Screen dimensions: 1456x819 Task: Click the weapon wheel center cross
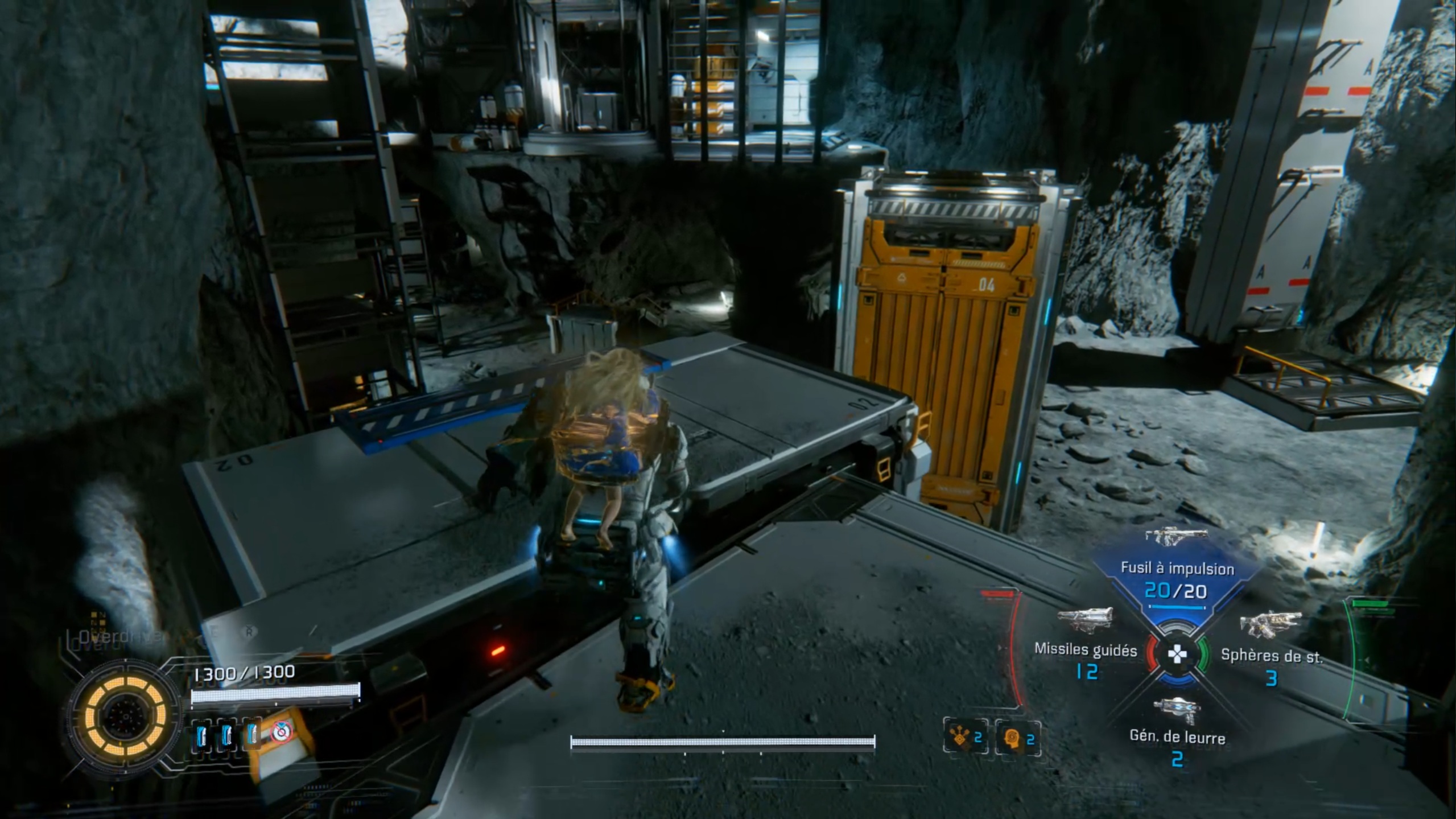click(x=1177, y=655)
